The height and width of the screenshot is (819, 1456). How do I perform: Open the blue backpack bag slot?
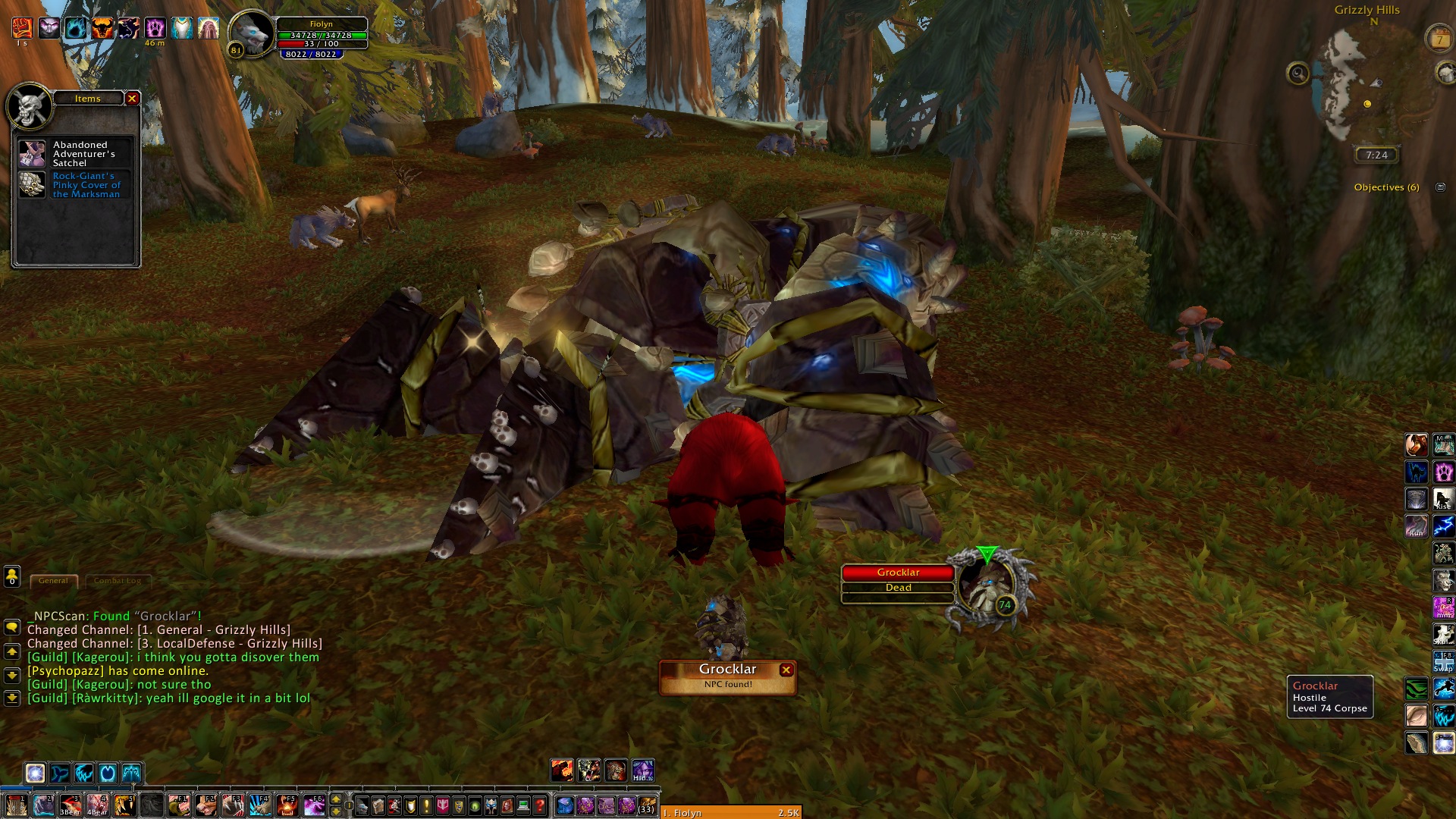pyautogui.click(x=565, y=805)
